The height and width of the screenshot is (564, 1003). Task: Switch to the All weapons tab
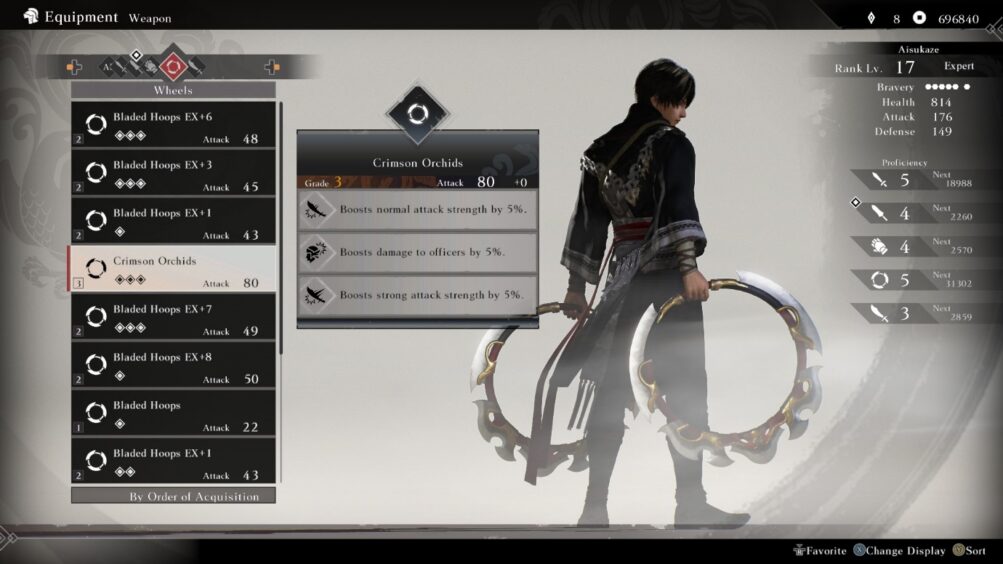click(x=106, y=67)
